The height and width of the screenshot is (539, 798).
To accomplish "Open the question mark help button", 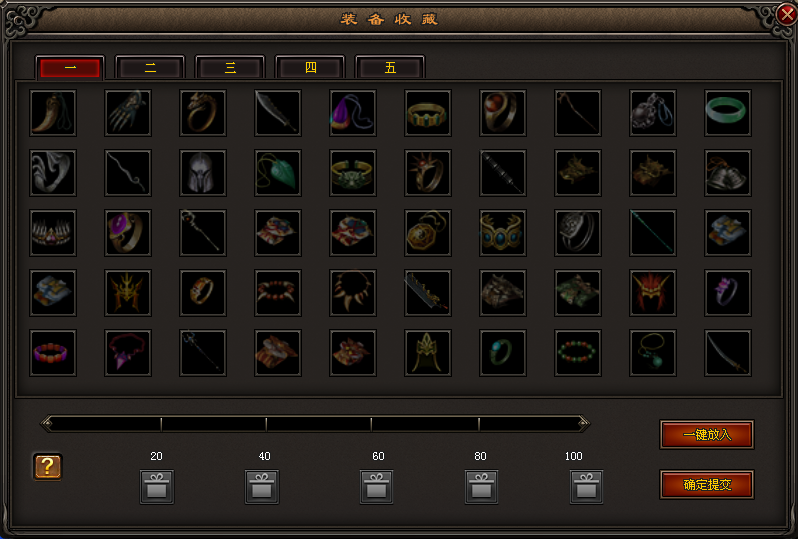I will (x=48, y=466).
